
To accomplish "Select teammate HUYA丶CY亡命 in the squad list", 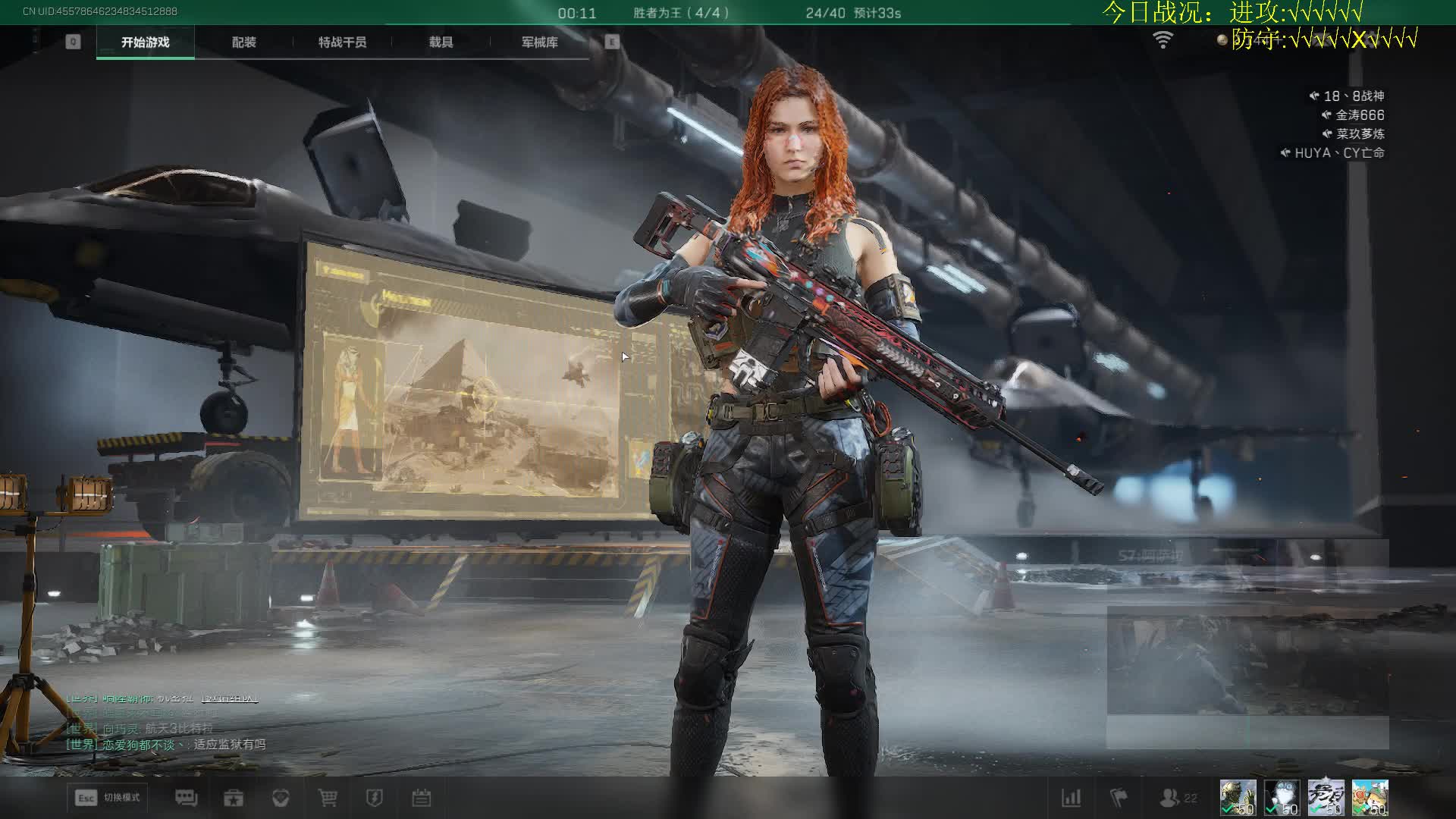I will click(x=1339, y=153).
